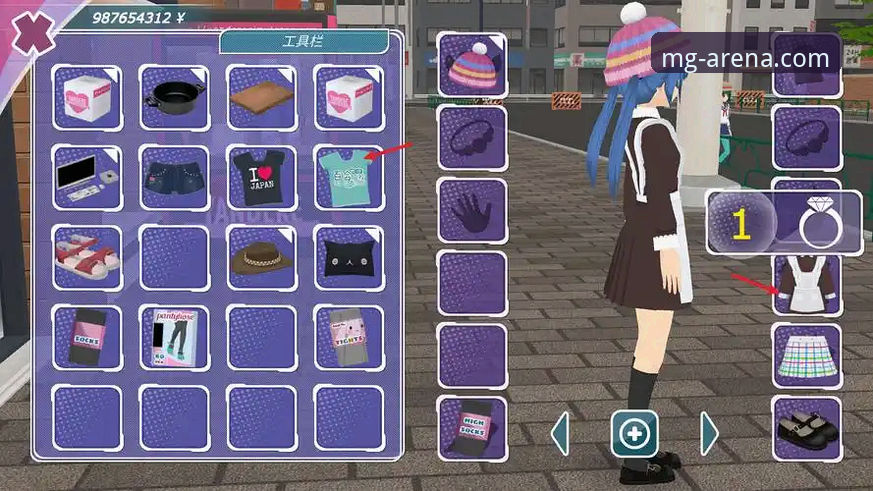Select the black Socks package
This screenshot has width=873, height=491.
pos(87,338)
